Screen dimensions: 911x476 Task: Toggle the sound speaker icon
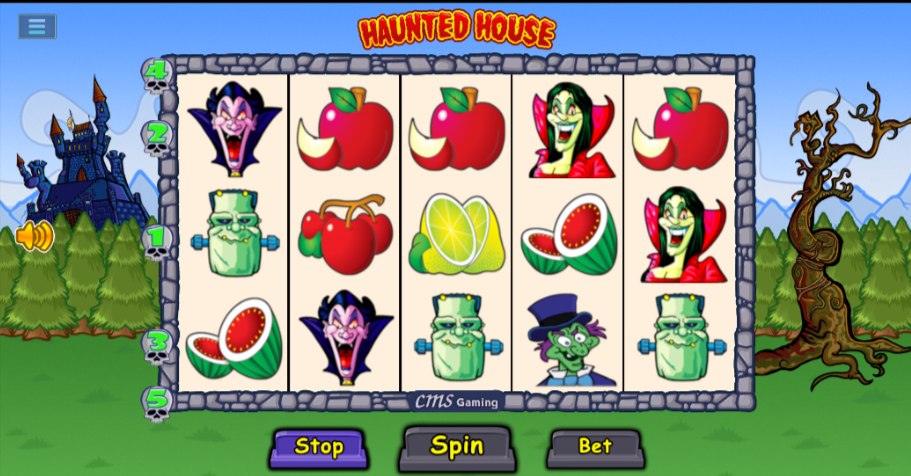tap(34, 237)
